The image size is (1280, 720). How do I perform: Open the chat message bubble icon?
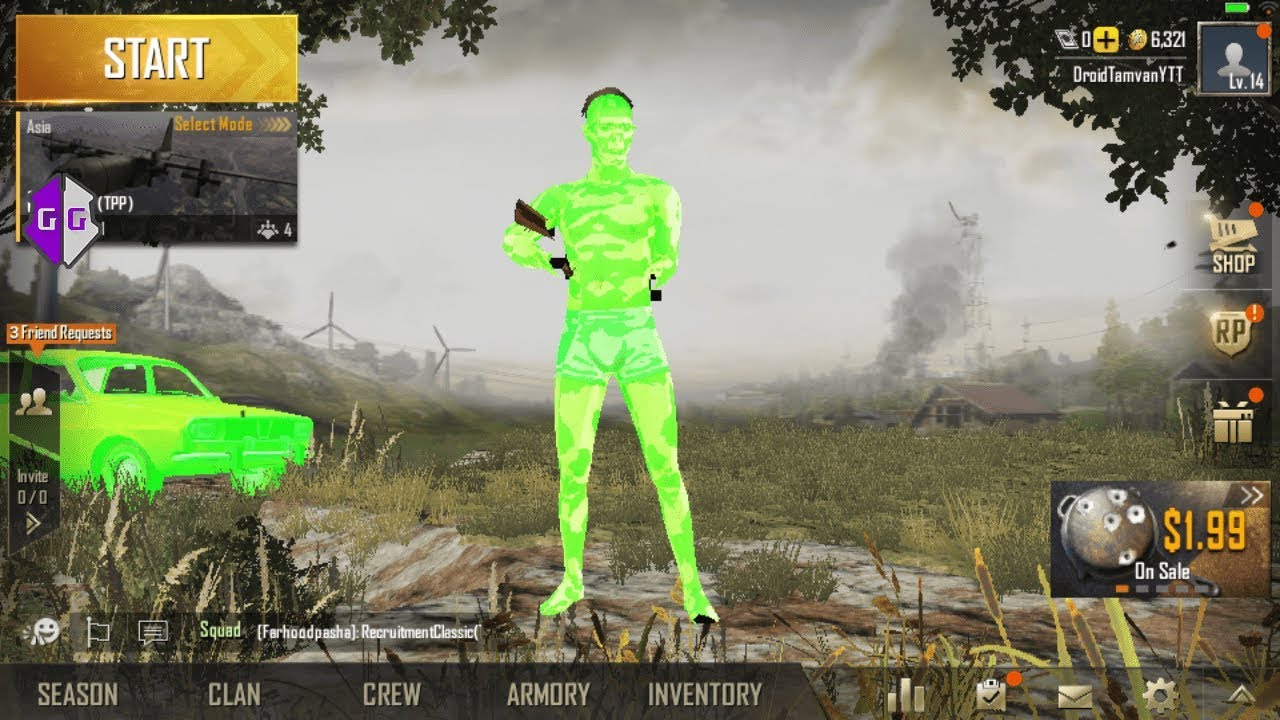pos(152,630)
